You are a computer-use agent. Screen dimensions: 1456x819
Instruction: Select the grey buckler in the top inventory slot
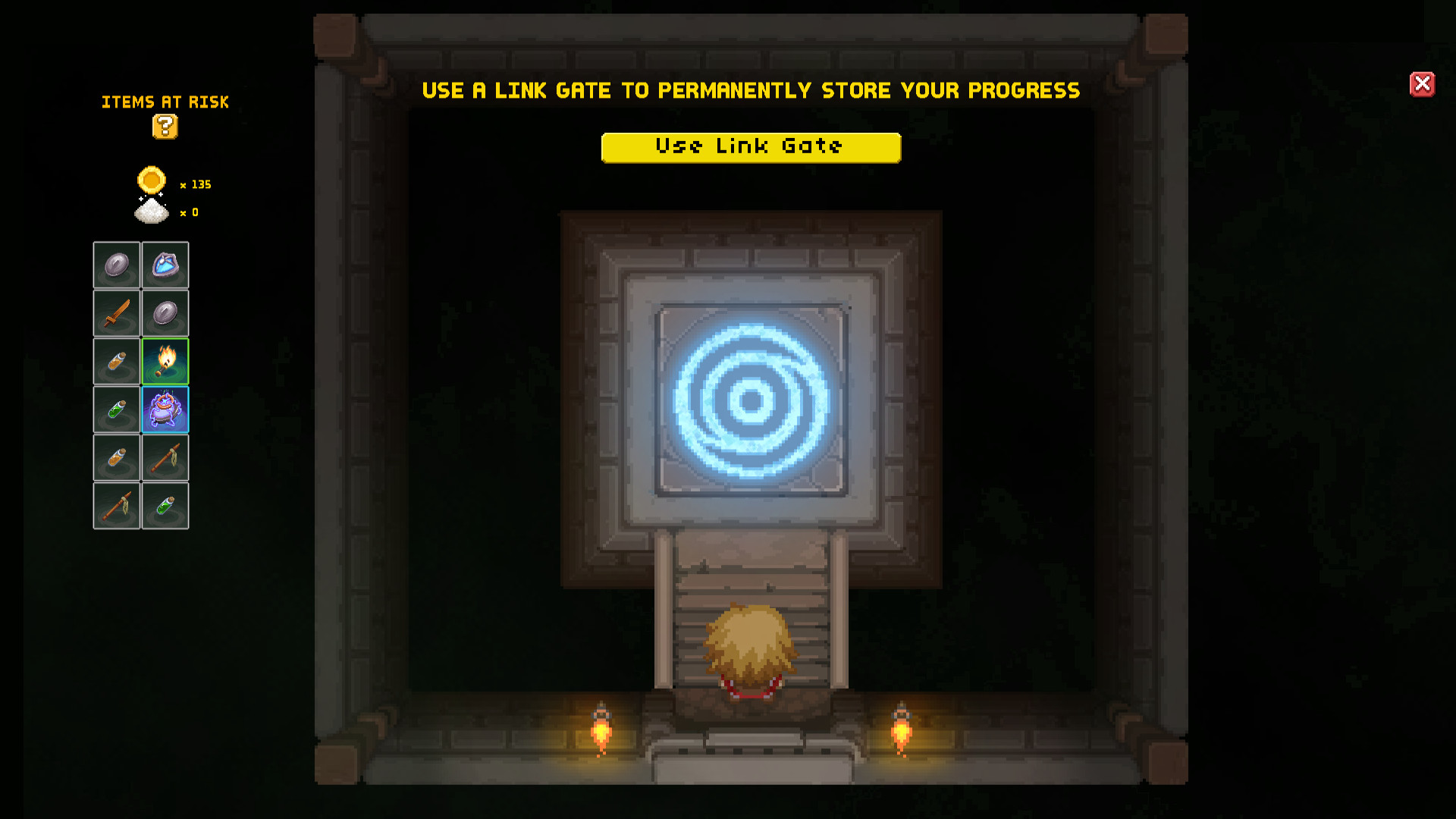tap(116, 265)
